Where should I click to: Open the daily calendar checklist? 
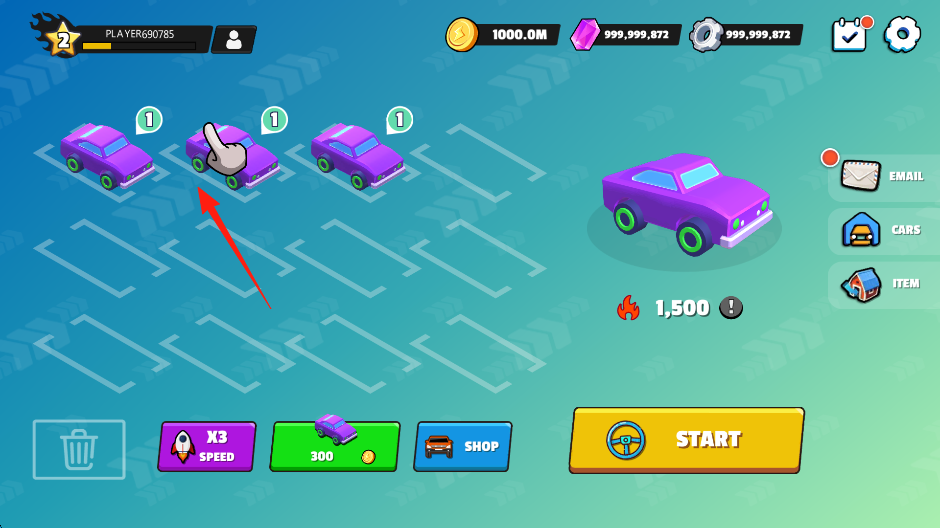point(849,35)
